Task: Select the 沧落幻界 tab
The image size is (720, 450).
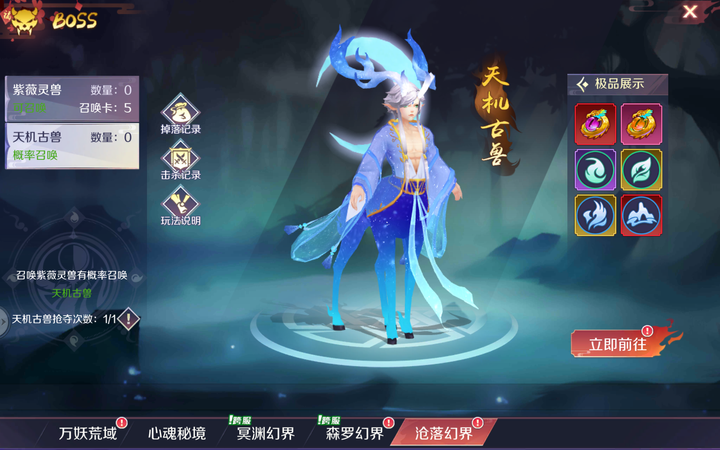Action: (x=443, y=433)
